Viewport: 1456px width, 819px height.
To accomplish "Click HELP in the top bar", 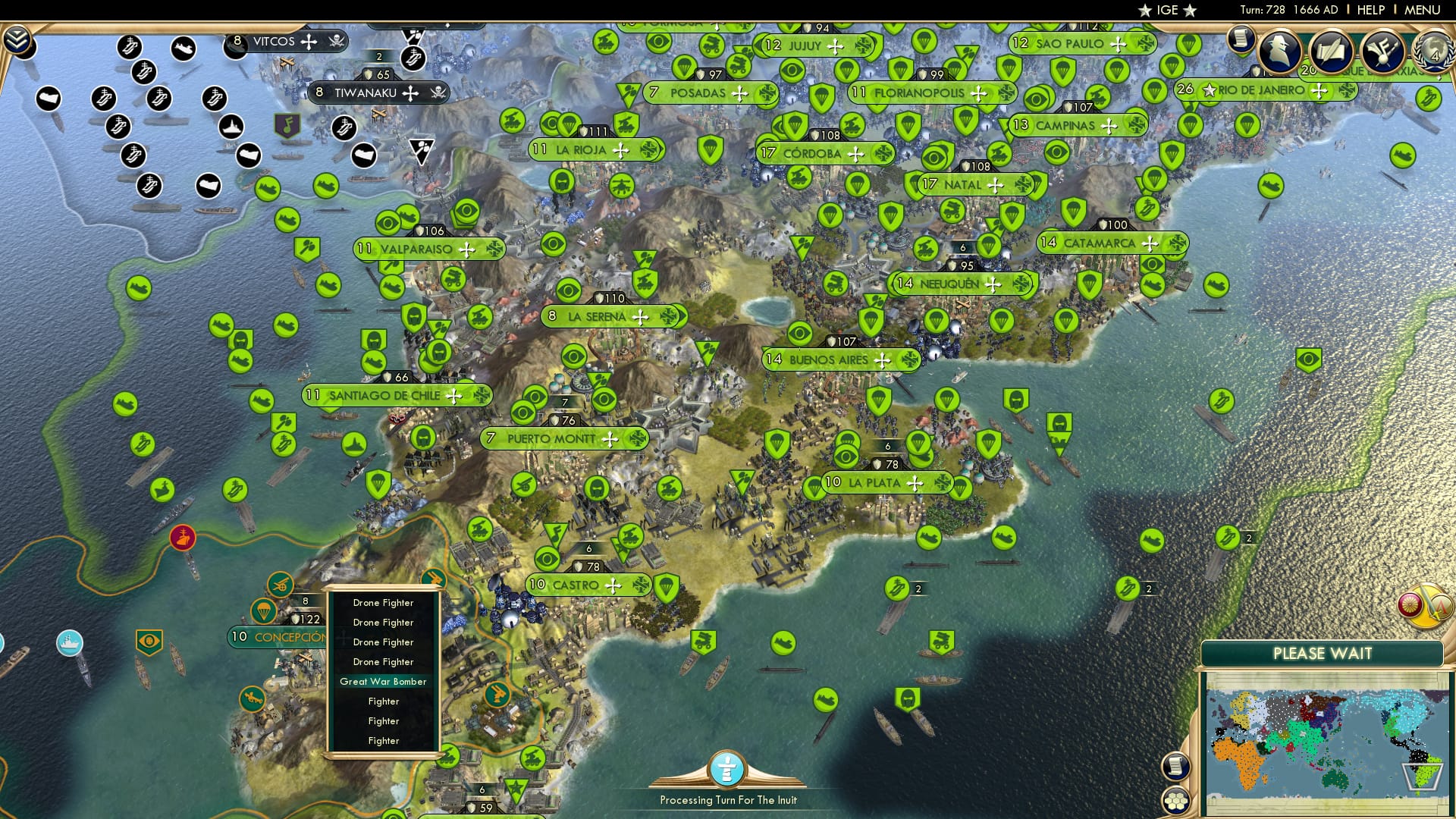I will pos(1370,10).
